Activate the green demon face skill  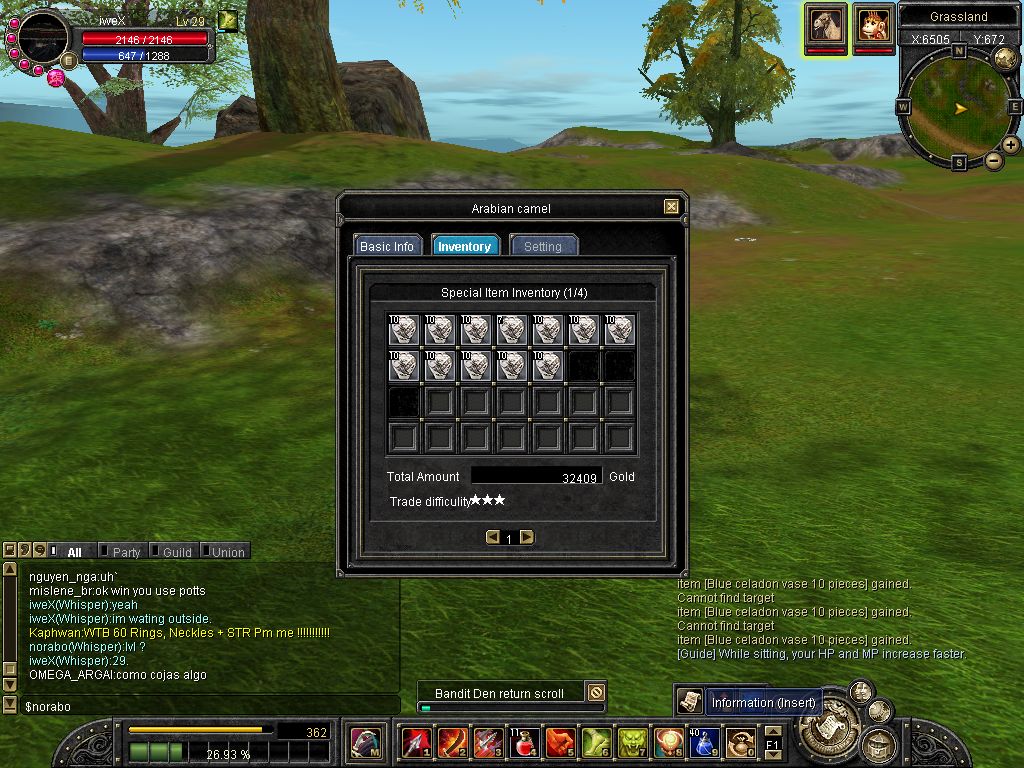[632, 743]
